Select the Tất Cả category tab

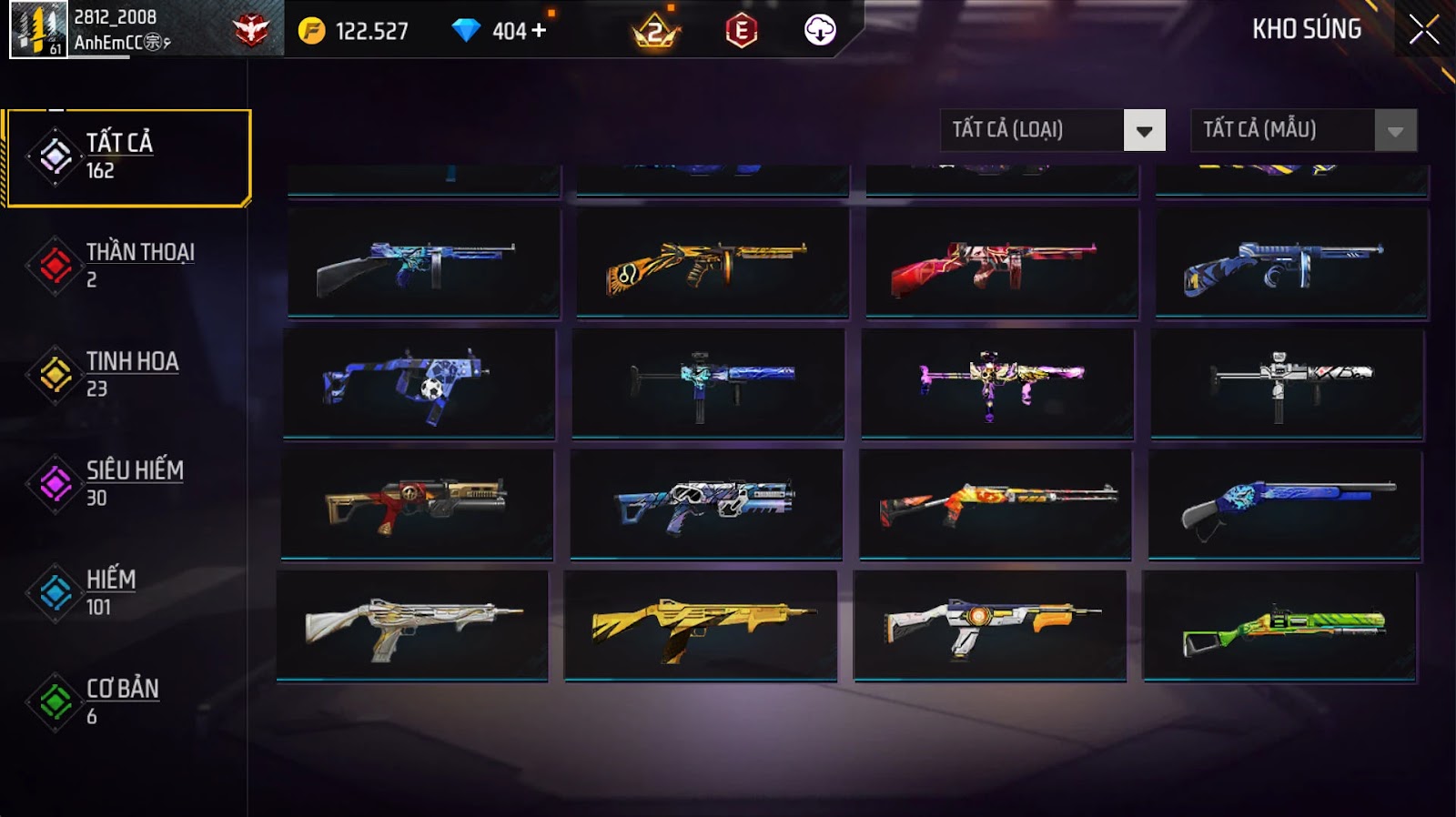coord(128,157)
